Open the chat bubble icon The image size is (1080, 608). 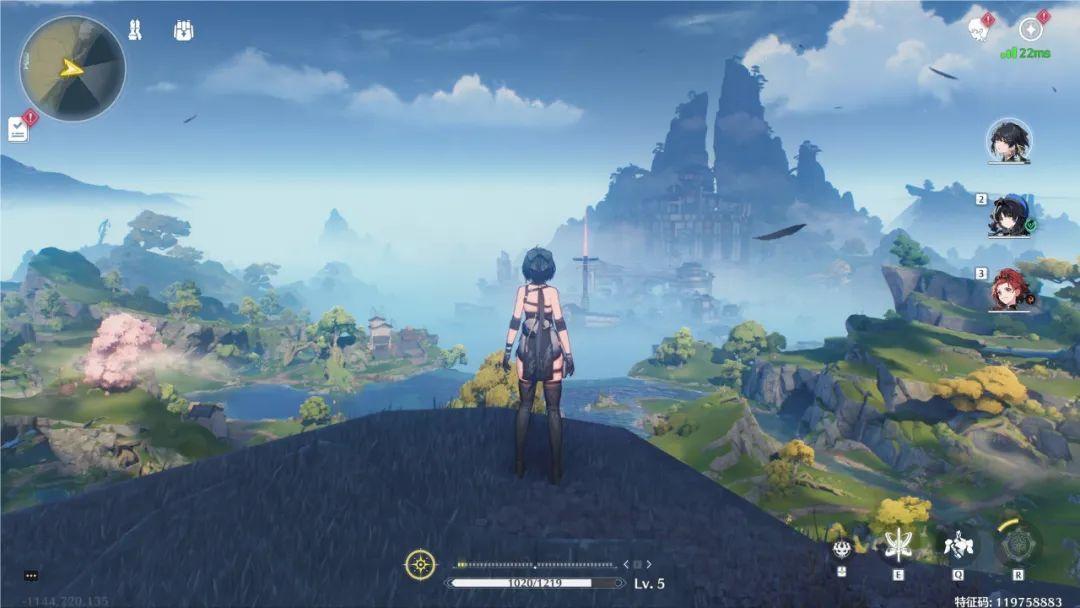[31, 576]
